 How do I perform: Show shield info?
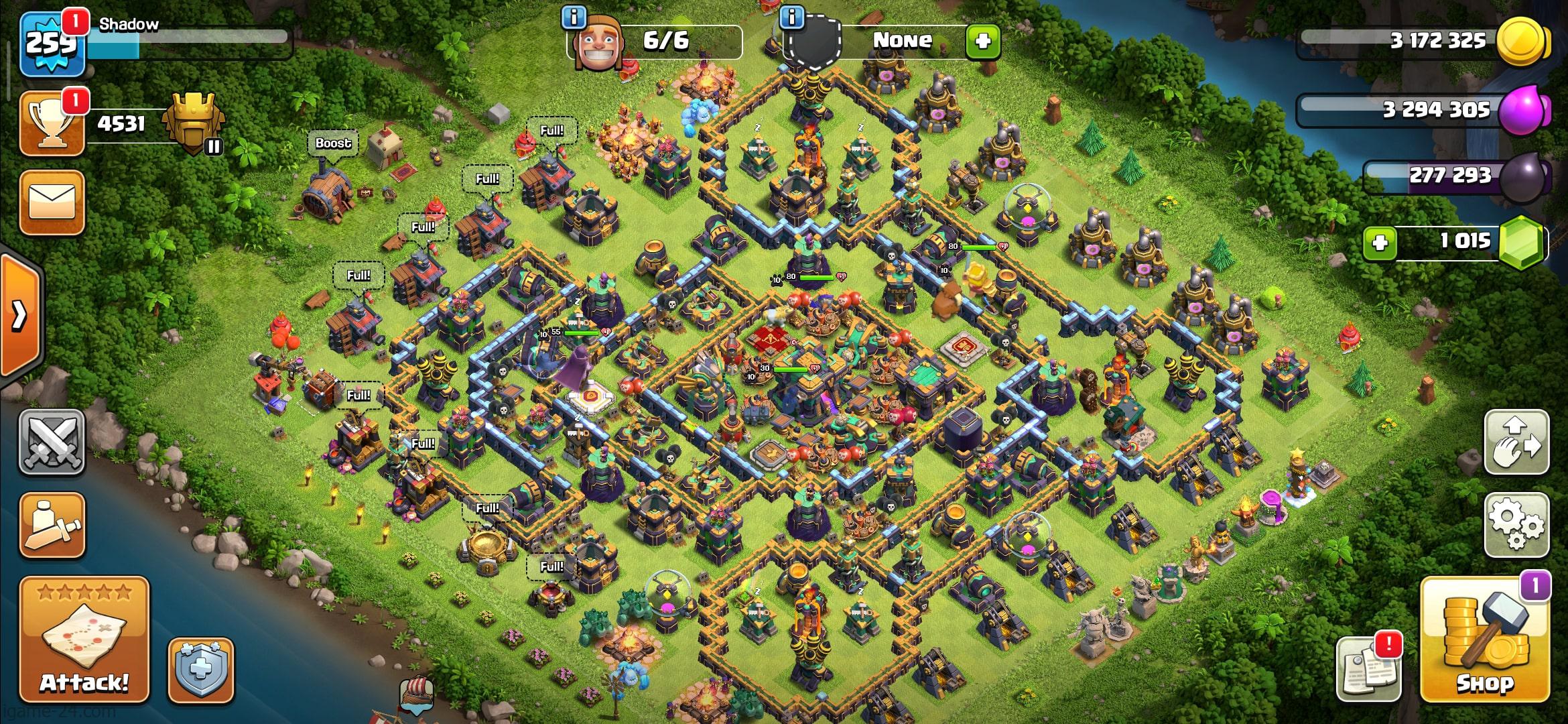point(792,17)
